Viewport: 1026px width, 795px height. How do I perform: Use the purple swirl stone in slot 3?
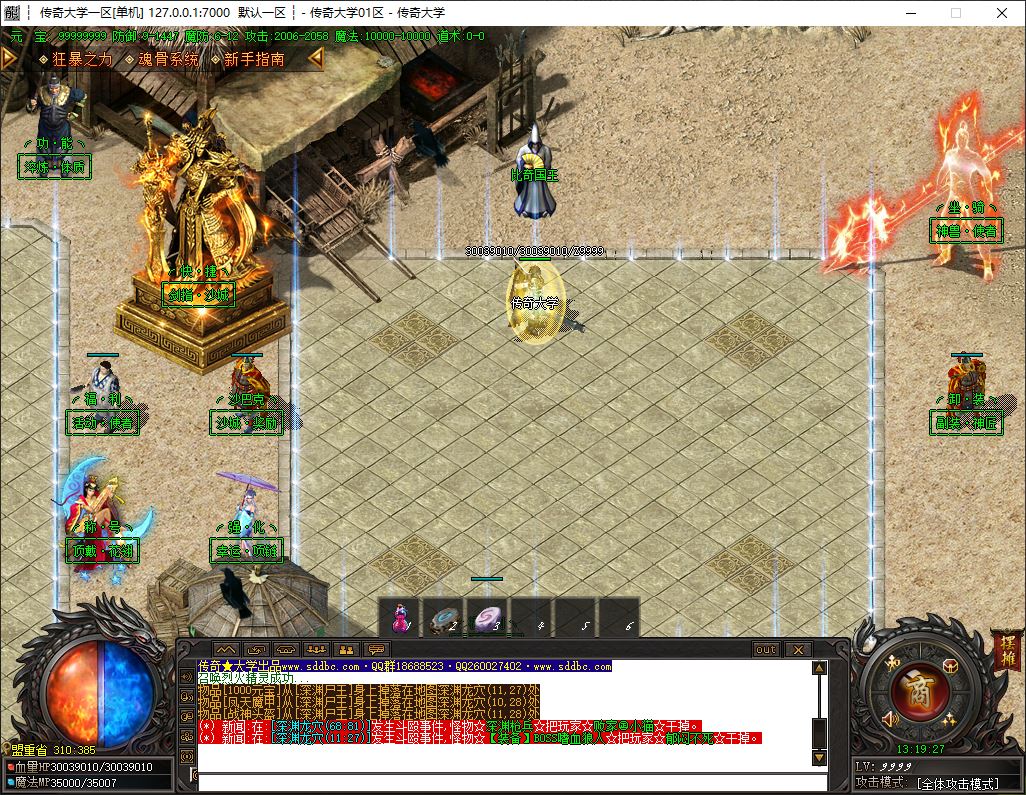(488, 617)
